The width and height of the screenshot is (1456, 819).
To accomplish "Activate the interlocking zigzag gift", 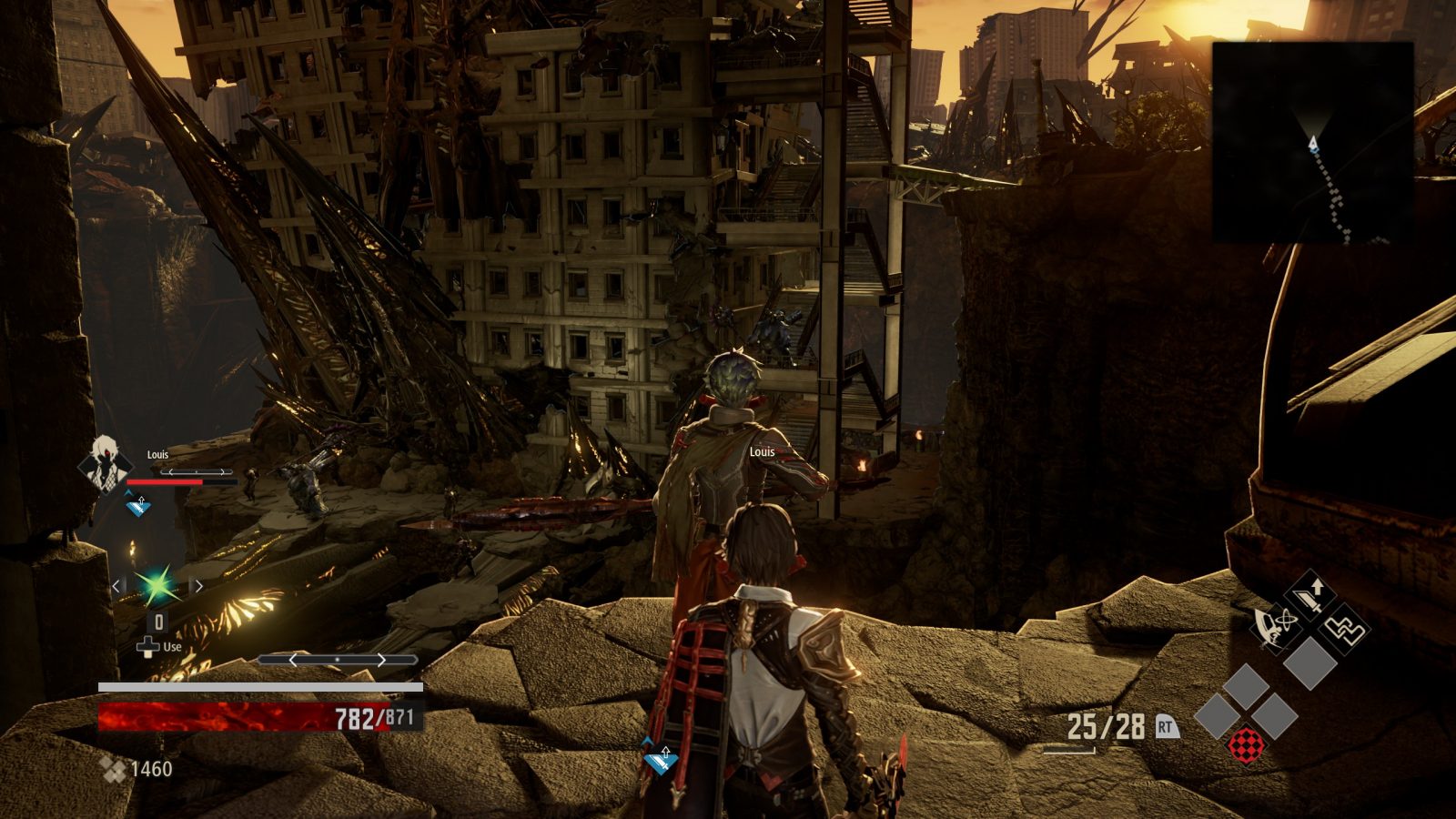I will tap(1343, 628).
